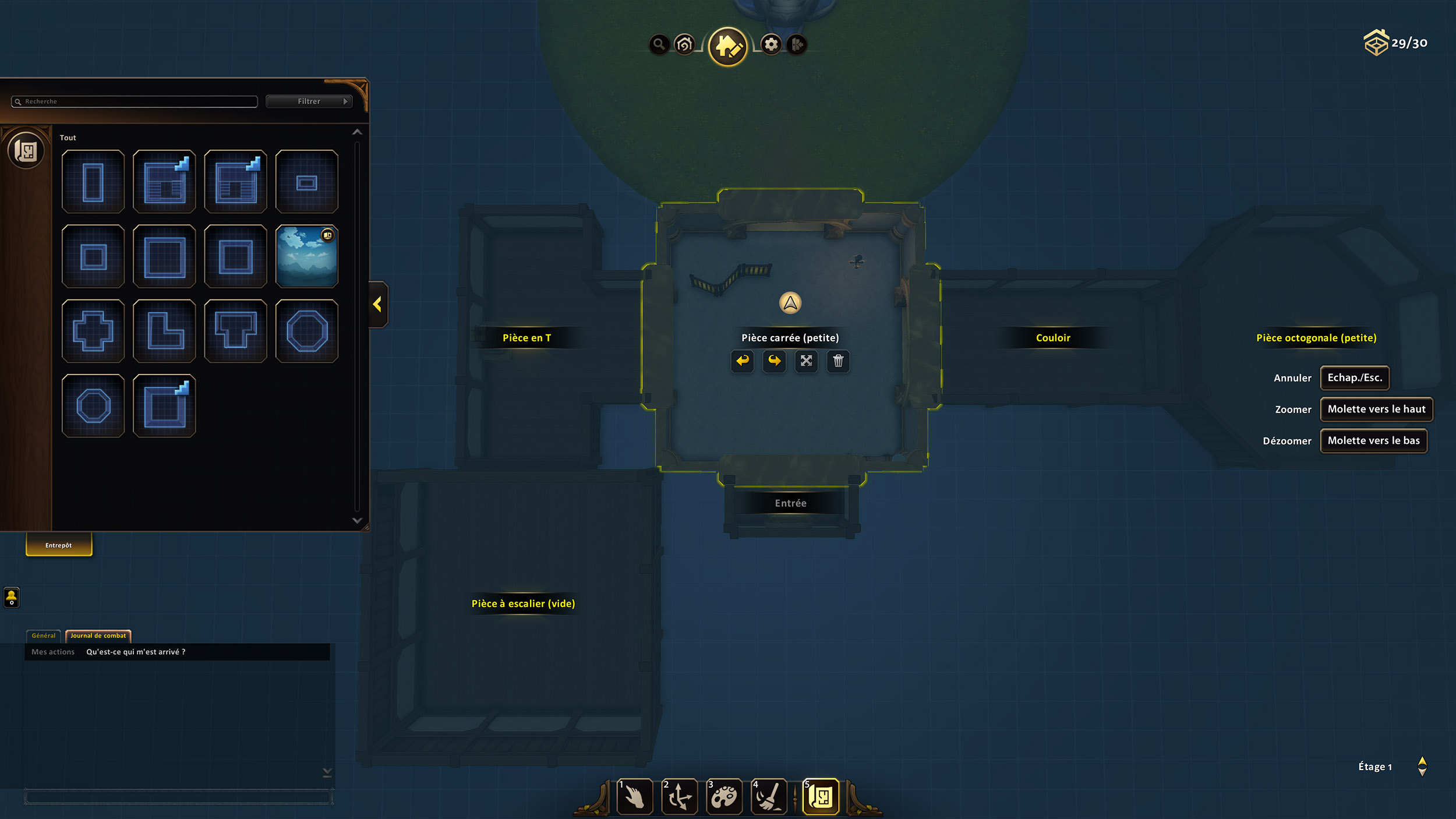Select the hand tool in toolbar
Viewport: 1456px width, 819px height.
(x=635, y=797)
